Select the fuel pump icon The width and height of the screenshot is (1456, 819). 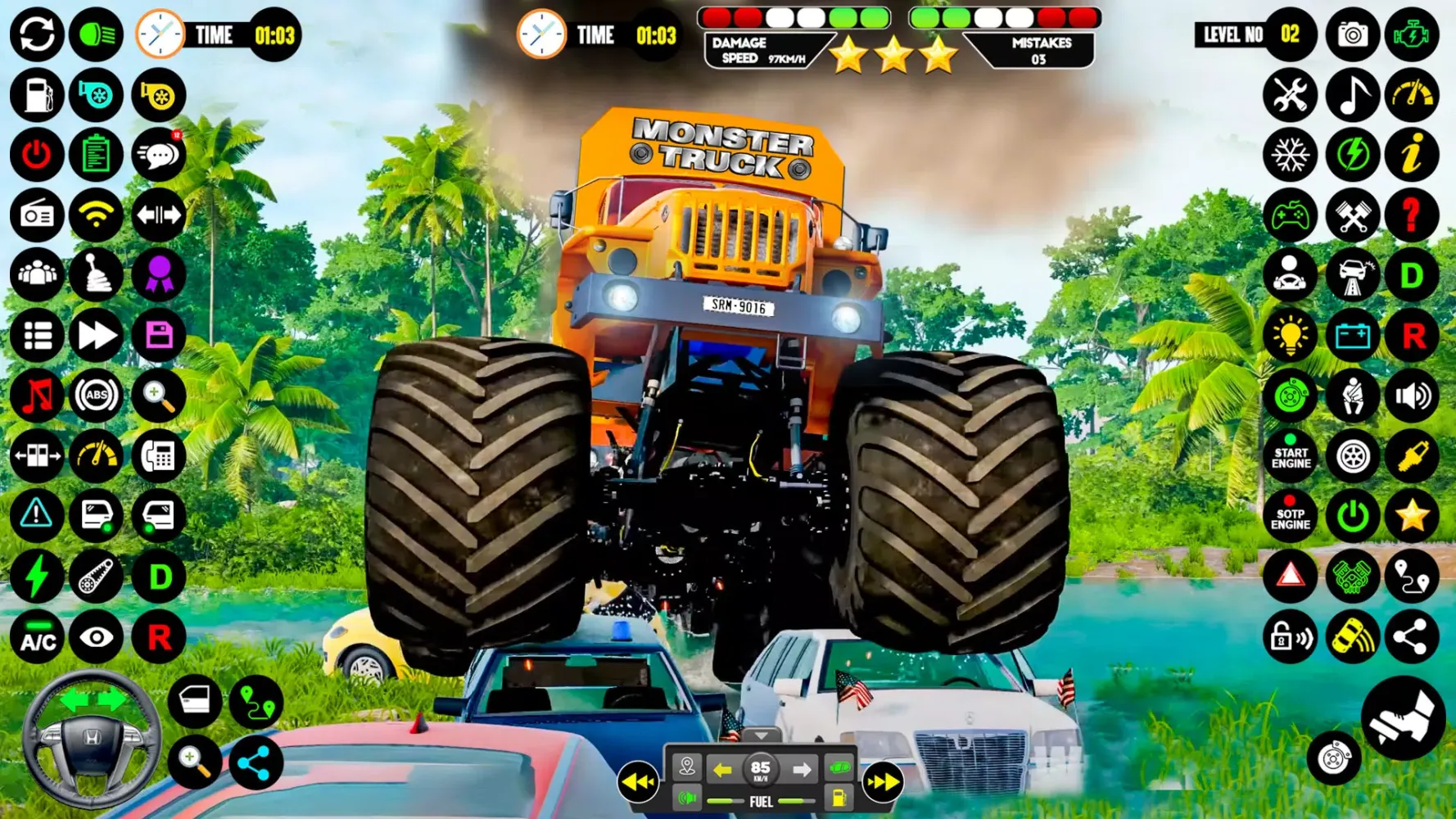(x=37, y=95)
